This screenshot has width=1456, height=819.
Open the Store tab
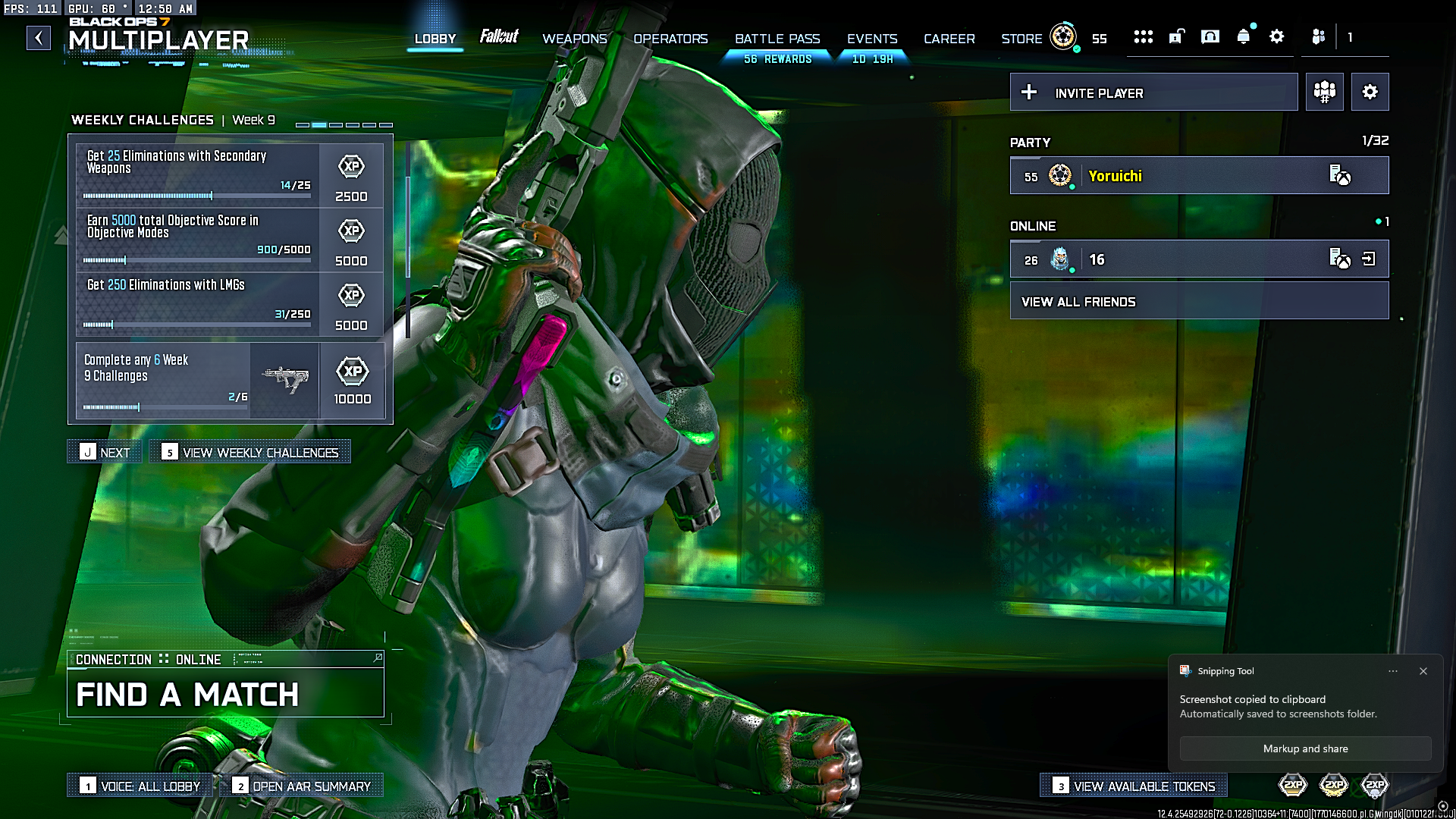tap(1021, 39)
